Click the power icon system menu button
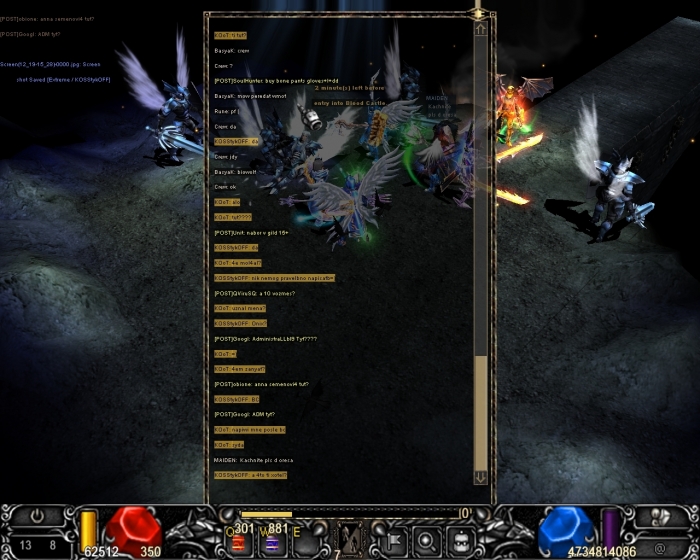 [37, 517]
